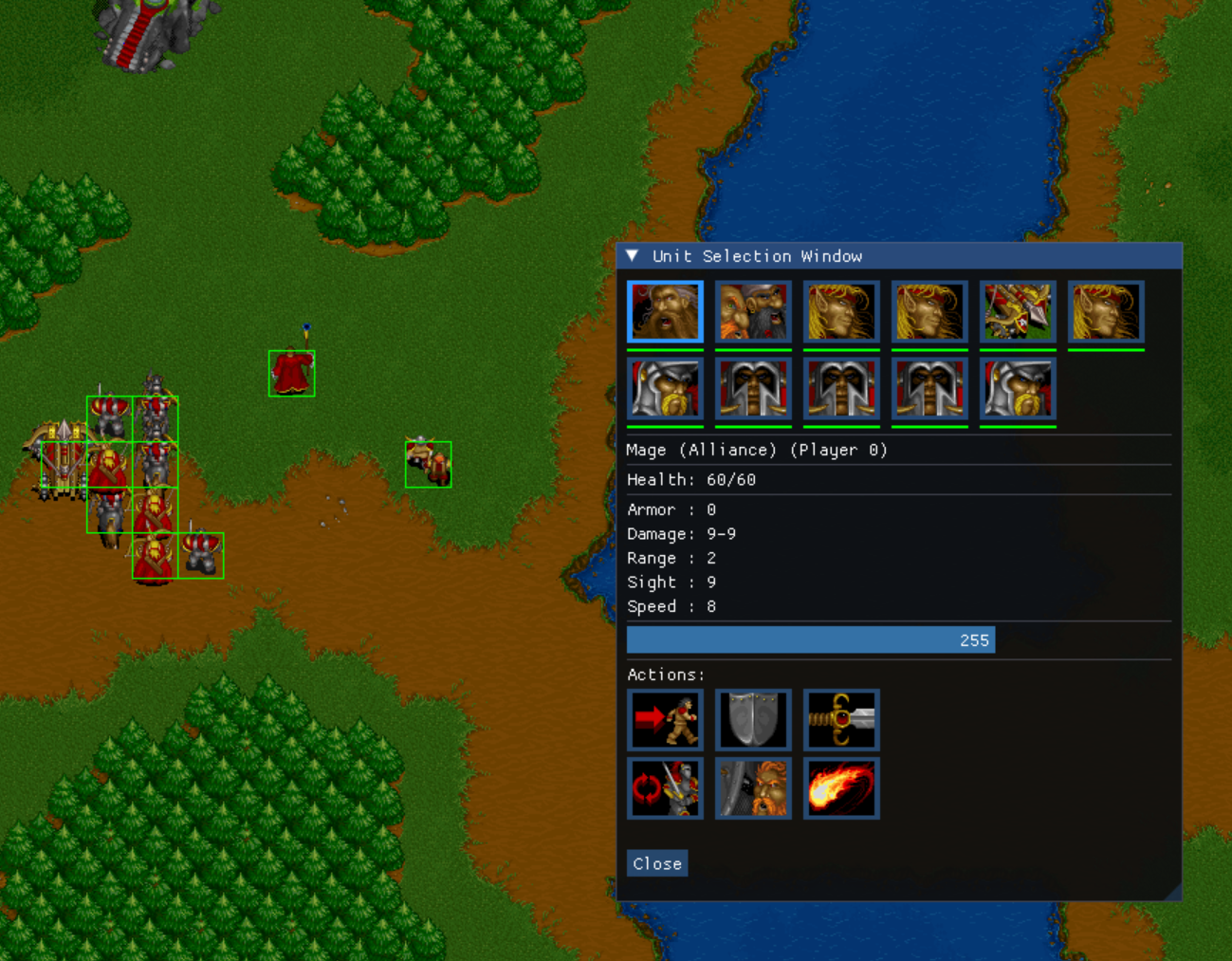
Task: Click the grey shield Stop action
Action: tap(753, 720)
